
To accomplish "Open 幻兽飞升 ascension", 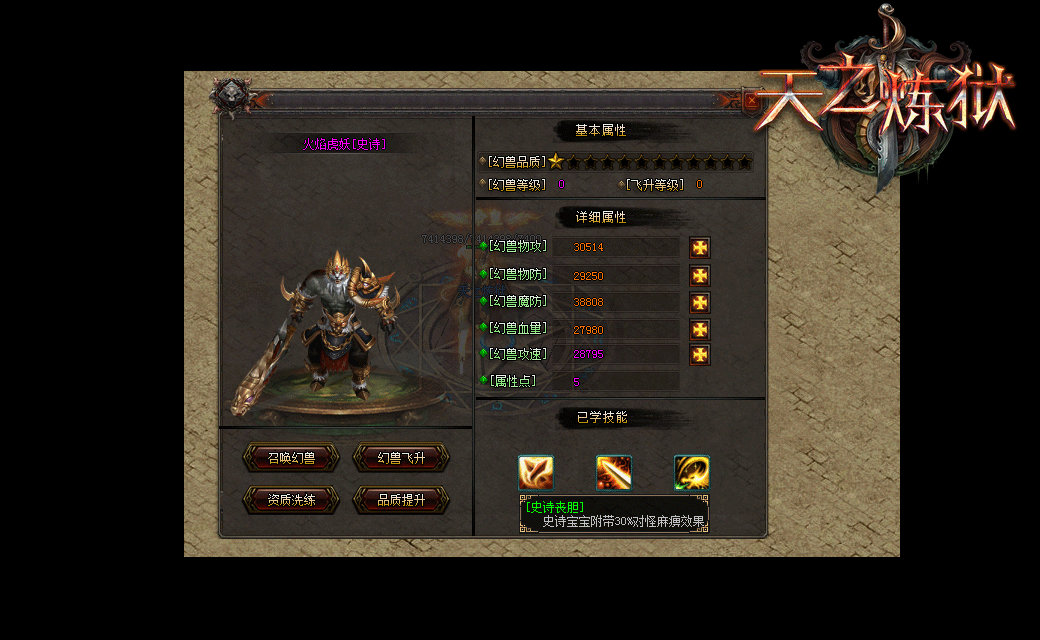I will [x=401, y=458].
